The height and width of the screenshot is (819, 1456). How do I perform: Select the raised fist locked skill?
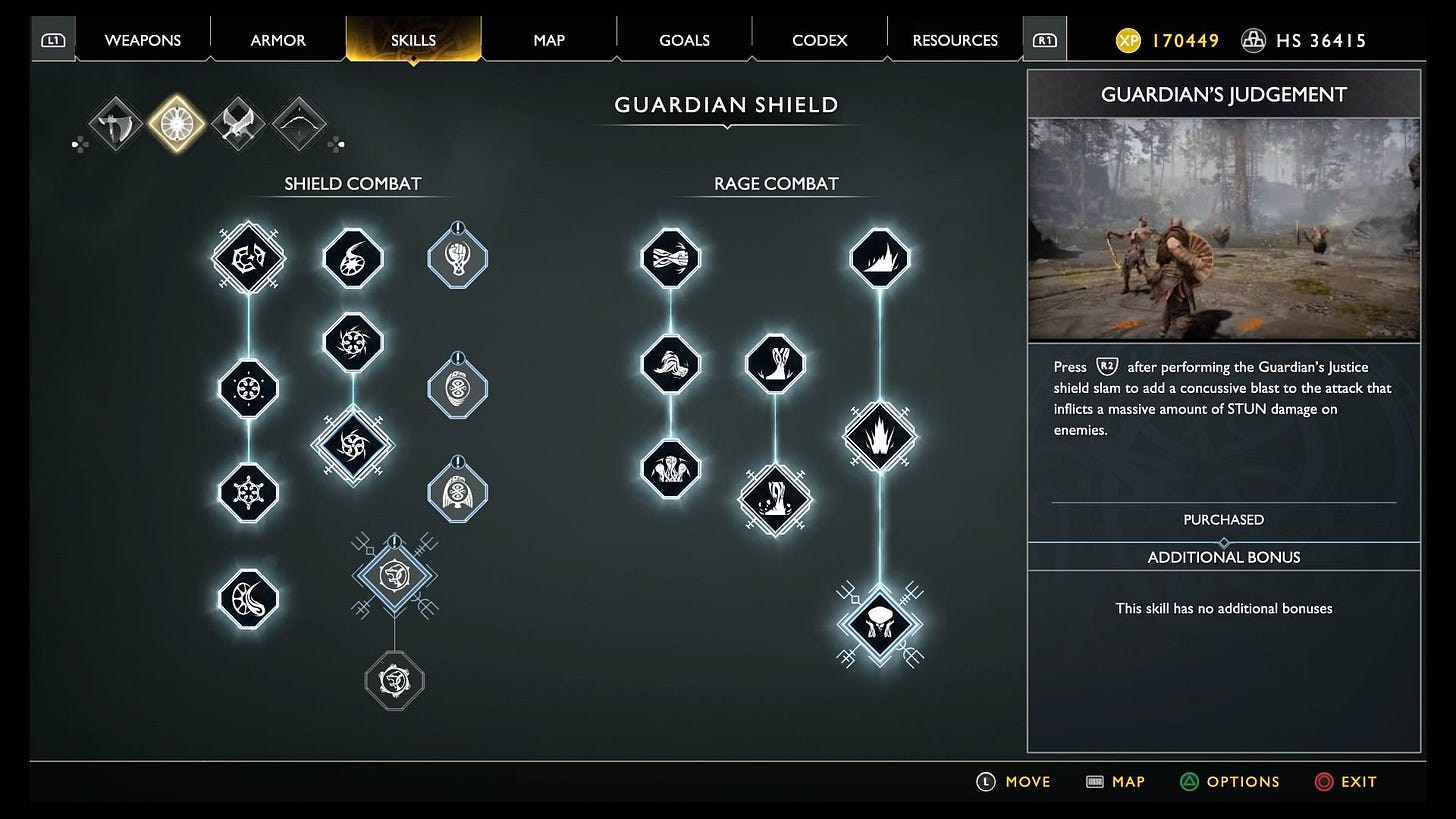457,259
